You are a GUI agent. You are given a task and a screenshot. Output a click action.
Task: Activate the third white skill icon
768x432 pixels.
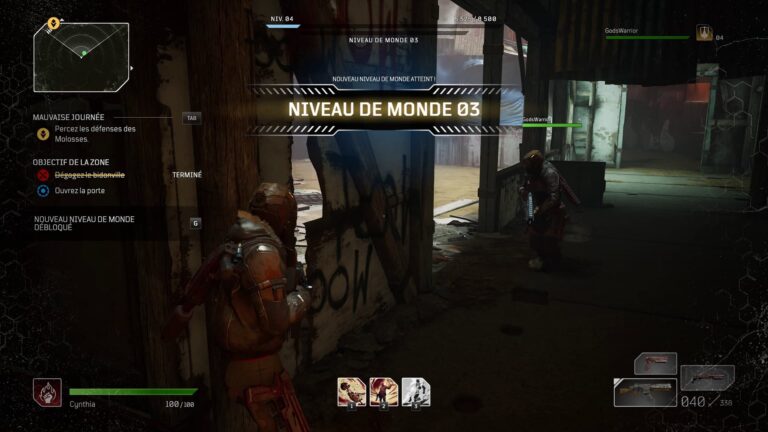point(416,390)
